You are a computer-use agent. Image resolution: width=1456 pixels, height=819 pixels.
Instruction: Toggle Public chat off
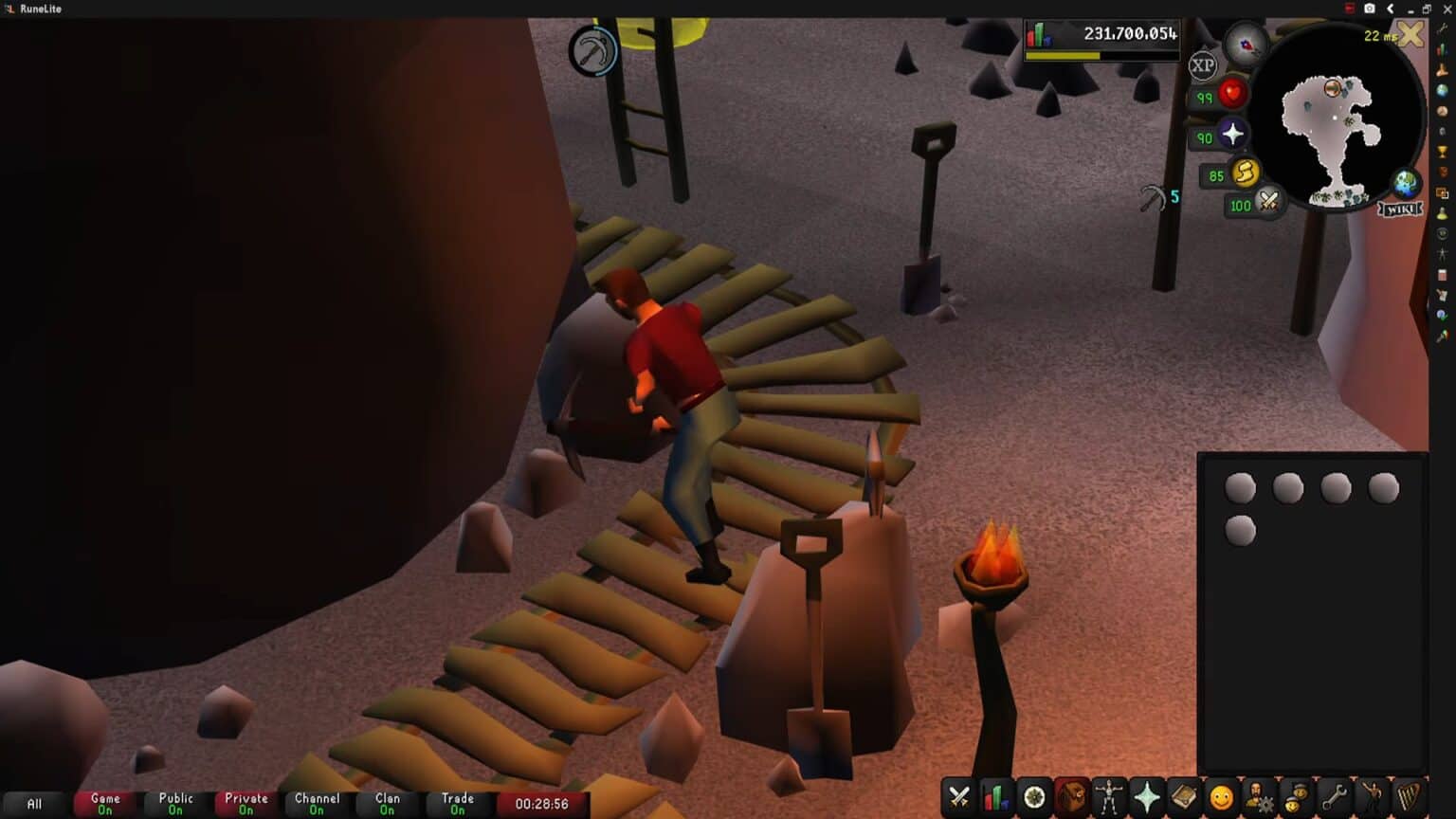tap(175, 803)
